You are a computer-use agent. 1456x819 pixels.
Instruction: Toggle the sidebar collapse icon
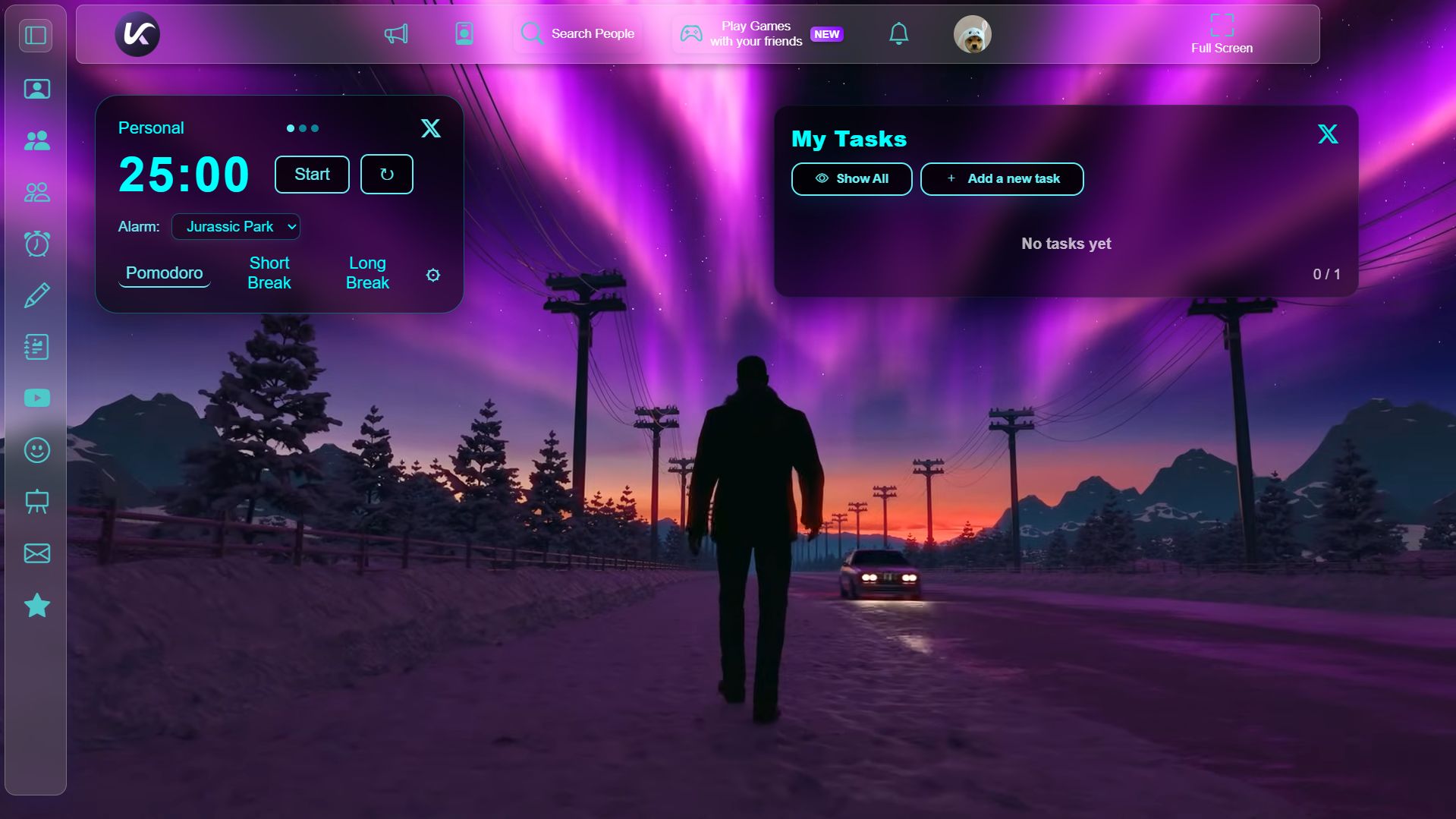tap(35, 34)
